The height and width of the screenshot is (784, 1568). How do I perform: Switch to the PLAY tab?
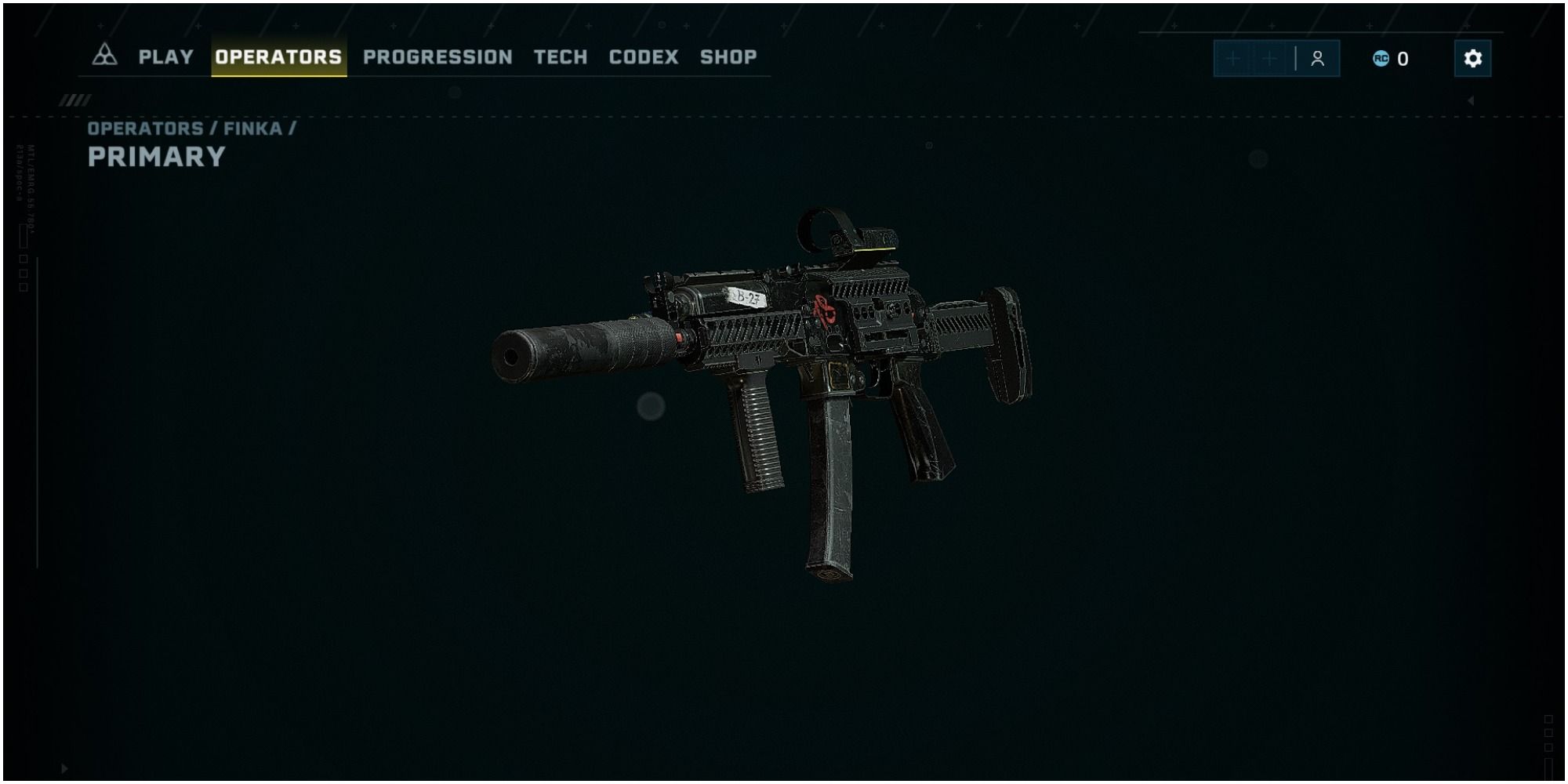click(x=166, y=56)
